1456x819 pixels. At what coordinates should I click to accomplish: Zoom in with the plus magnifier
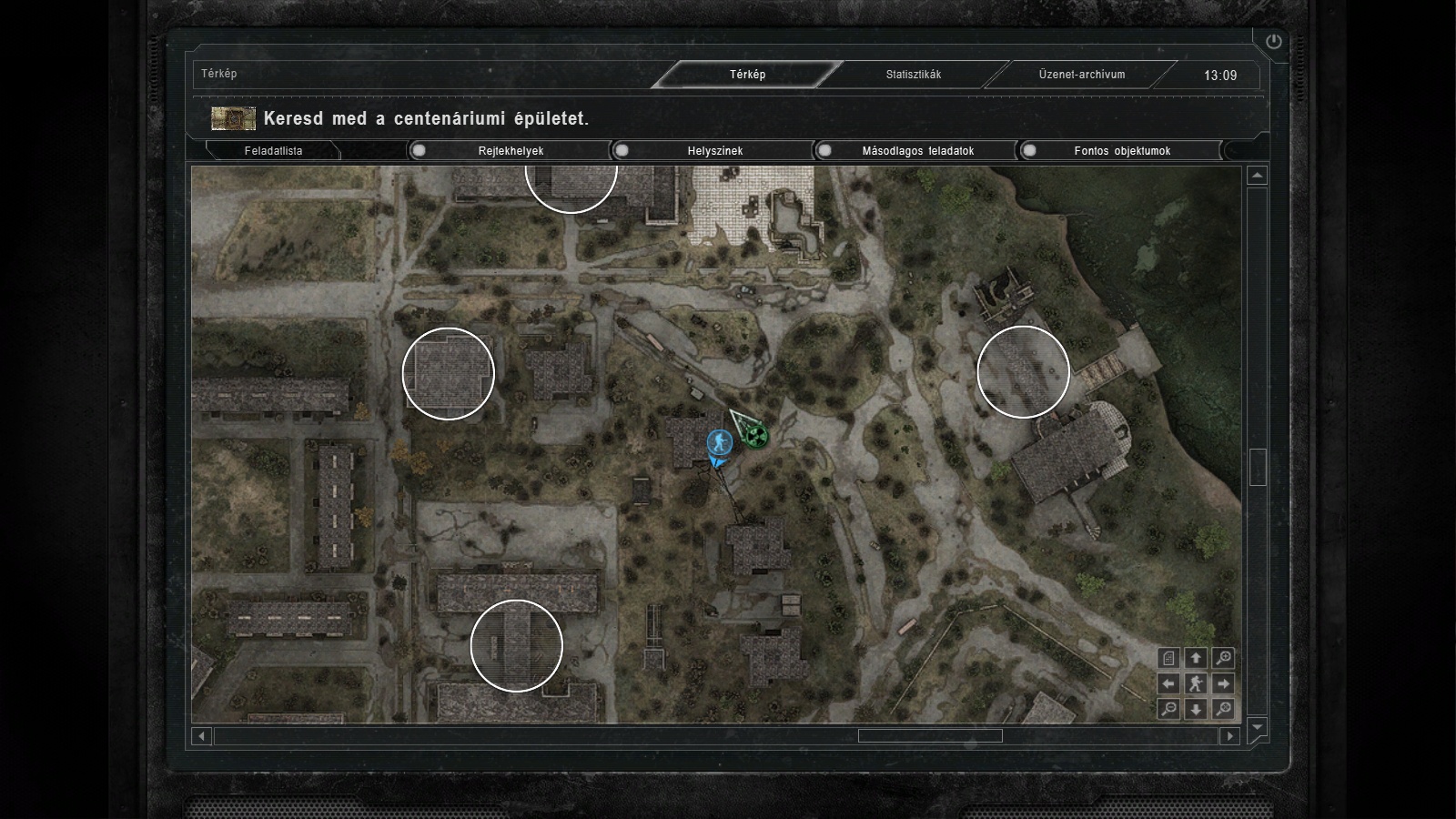point(1223,658)
